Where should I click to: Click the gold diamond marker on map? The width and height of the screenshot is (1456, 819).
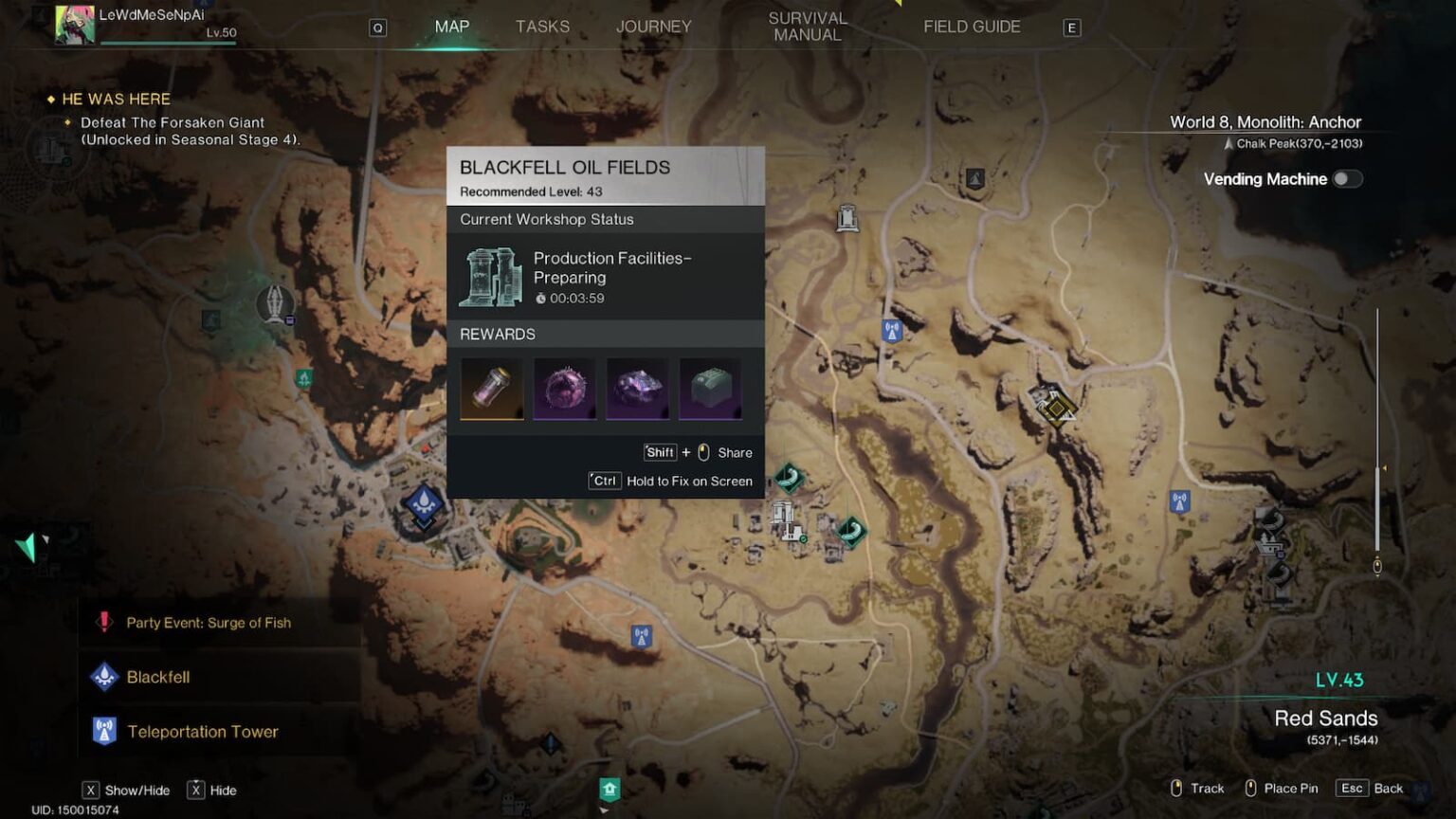point(1056,409)
